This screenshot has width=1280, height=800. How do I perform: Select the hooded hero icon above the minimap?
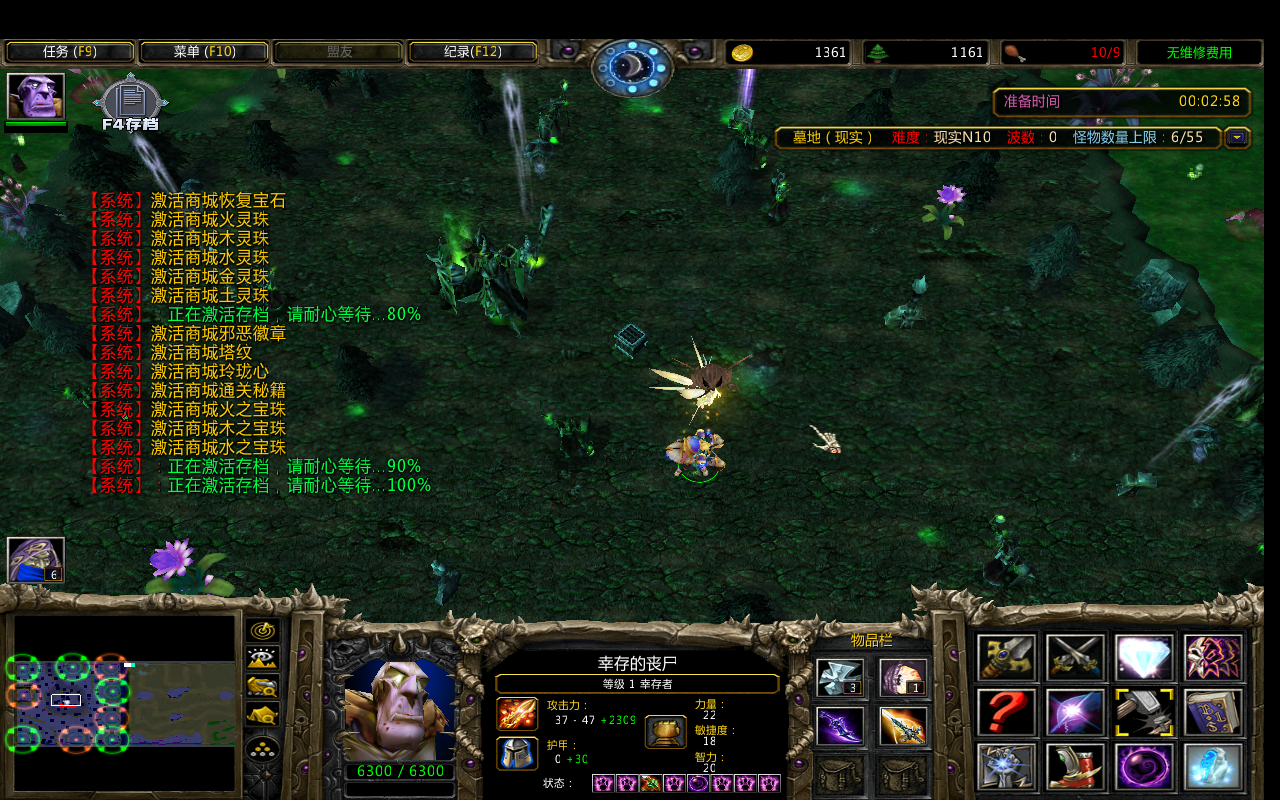[x=36, y=559]
